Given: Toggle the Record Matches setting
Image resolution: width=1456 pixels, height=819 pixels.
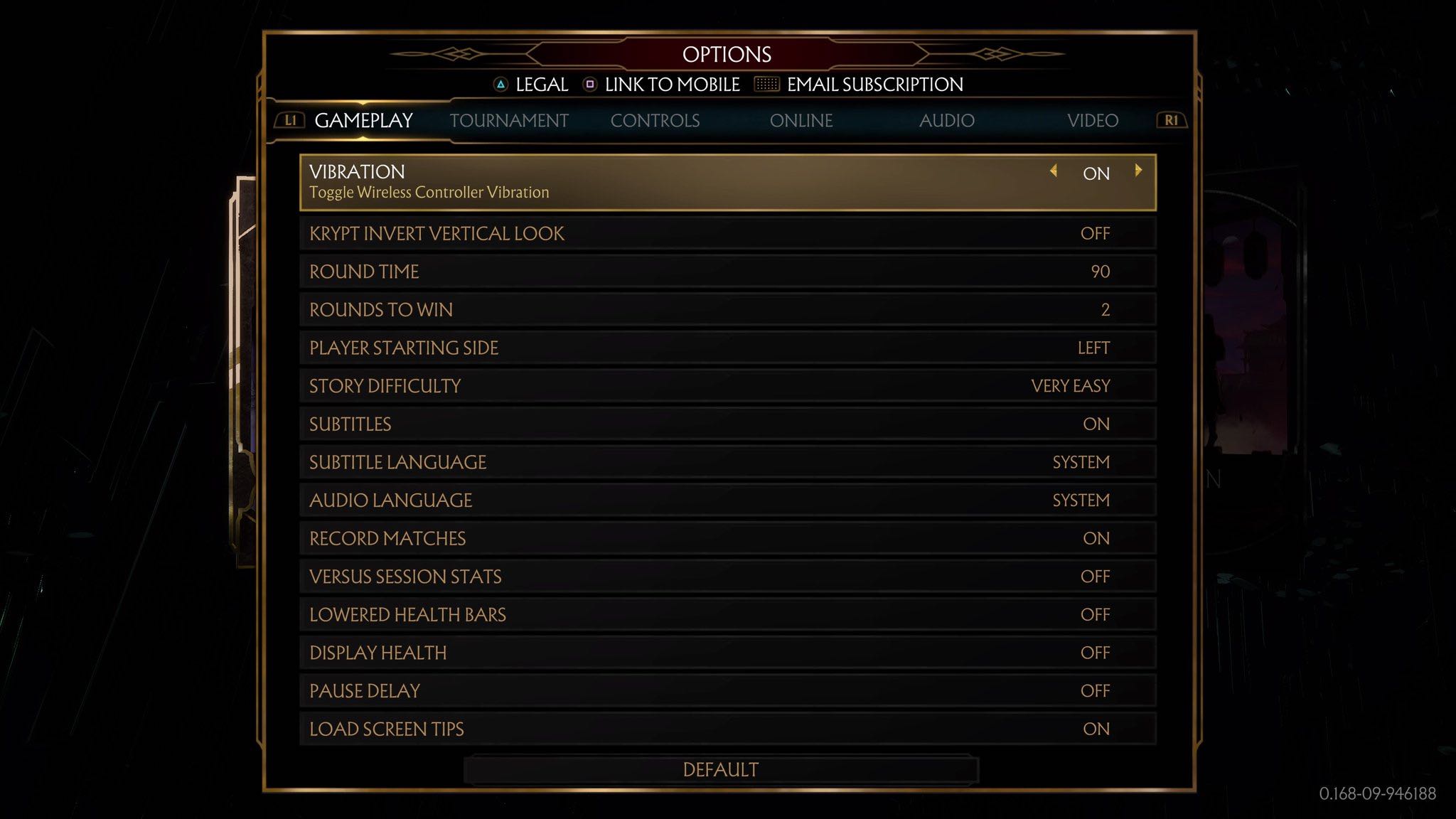Looking at the screenshot, I should (x=727, y=539).
